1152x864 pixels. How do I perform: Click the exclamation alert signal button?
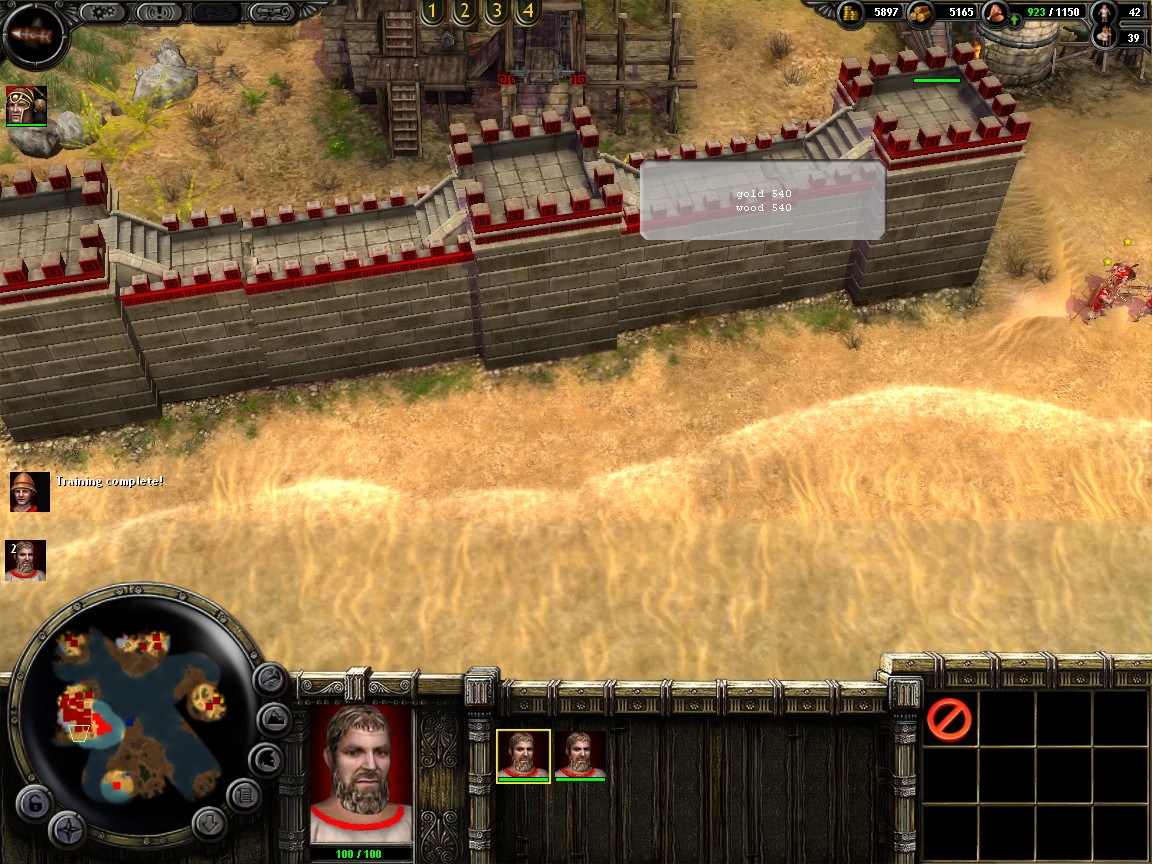point(159,13)
